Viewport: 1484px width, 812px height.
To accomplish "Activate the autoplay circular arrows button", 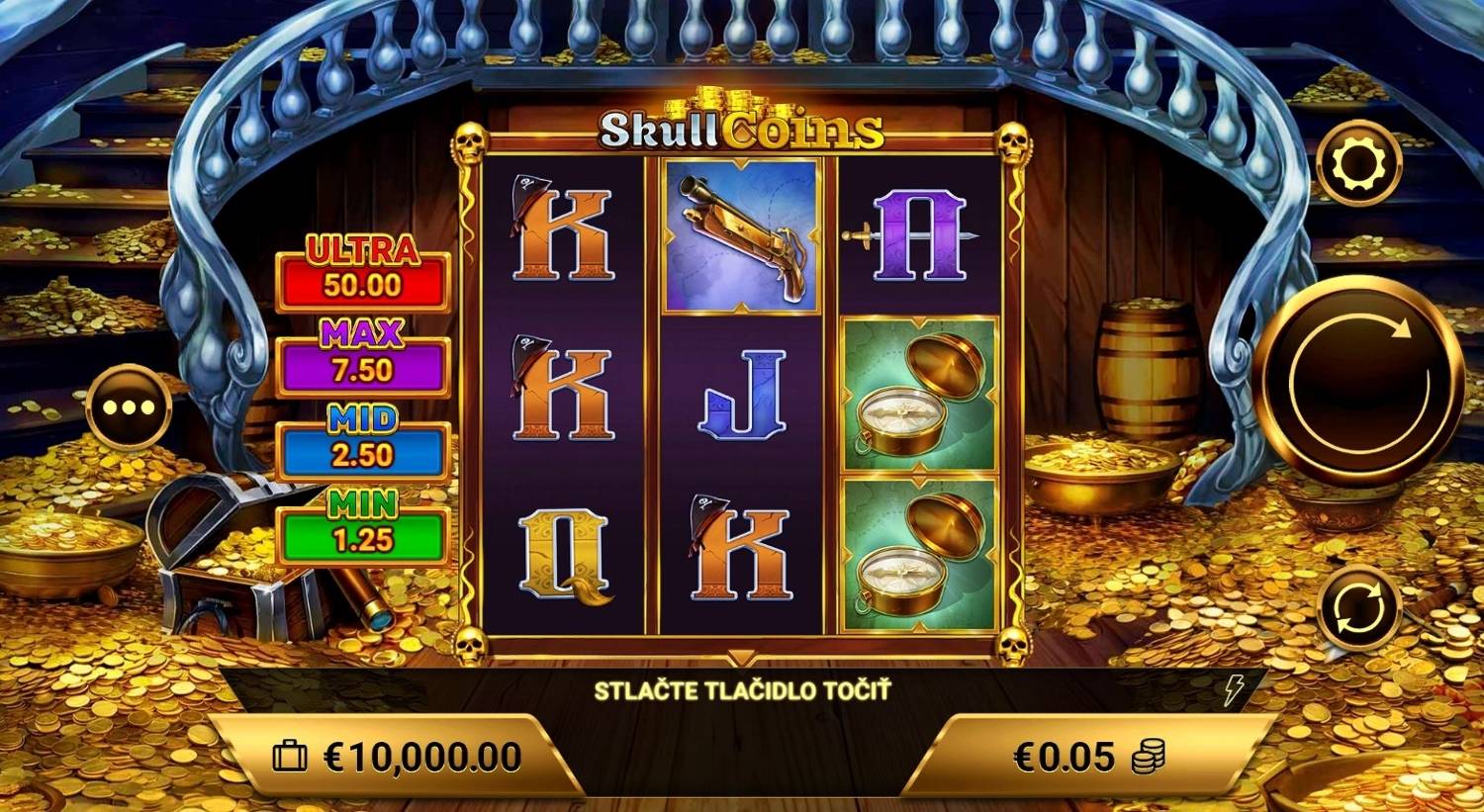I will [1358, 608].
